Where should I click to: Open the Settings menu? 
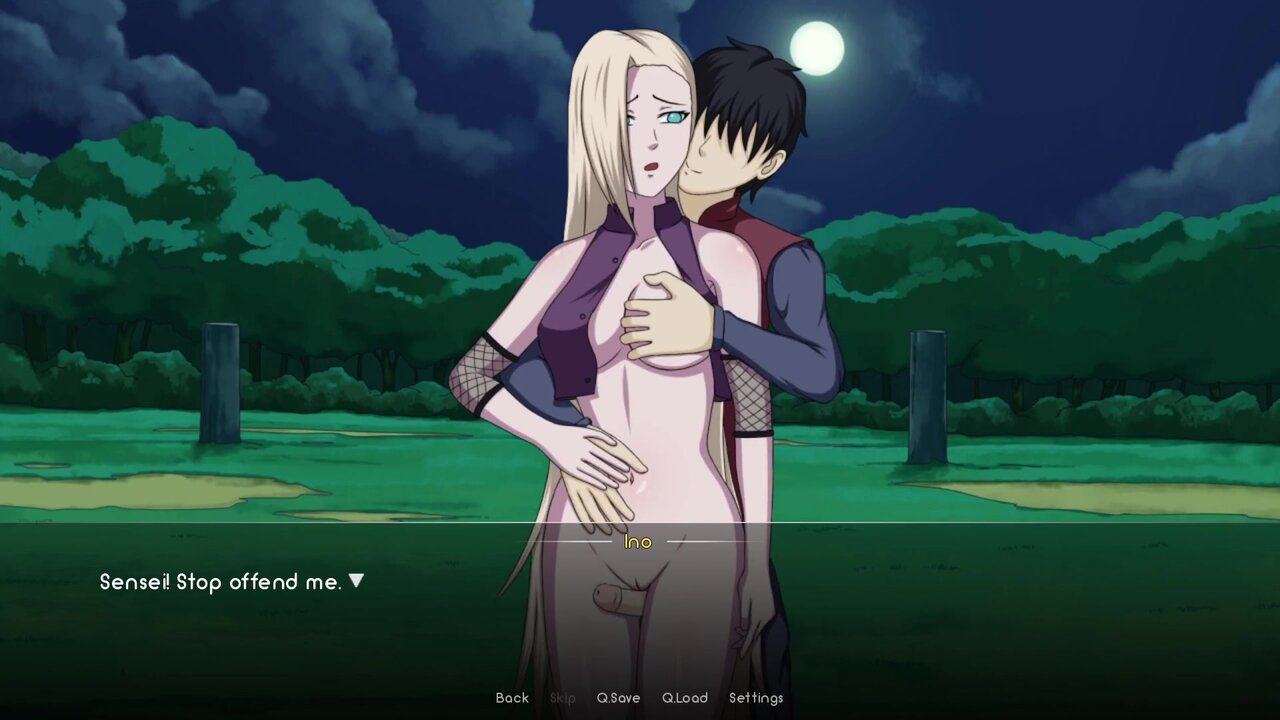[x=756, y=698]
